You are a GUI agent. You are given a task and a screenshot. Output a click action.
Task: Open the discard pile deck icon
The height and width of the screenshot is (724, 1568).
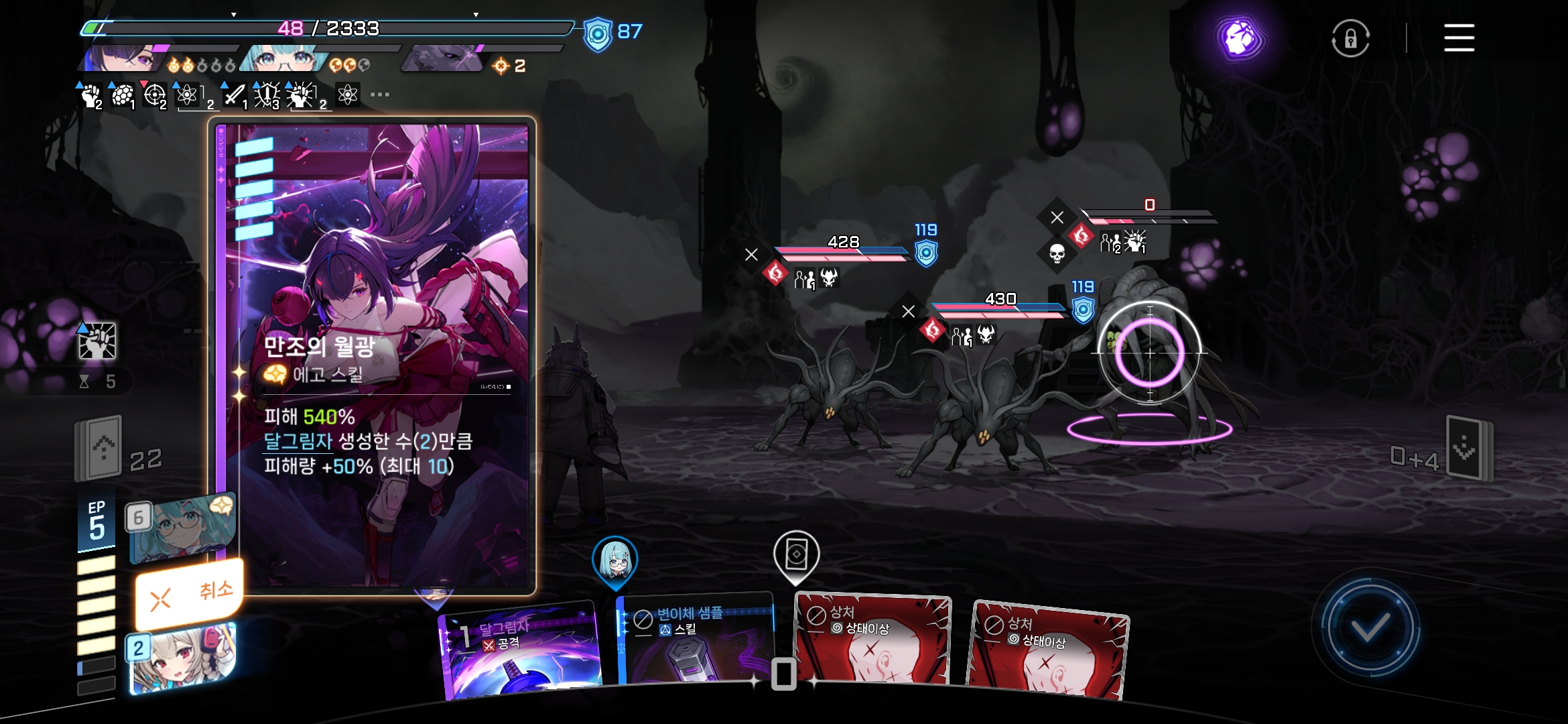pos(1467,448)
